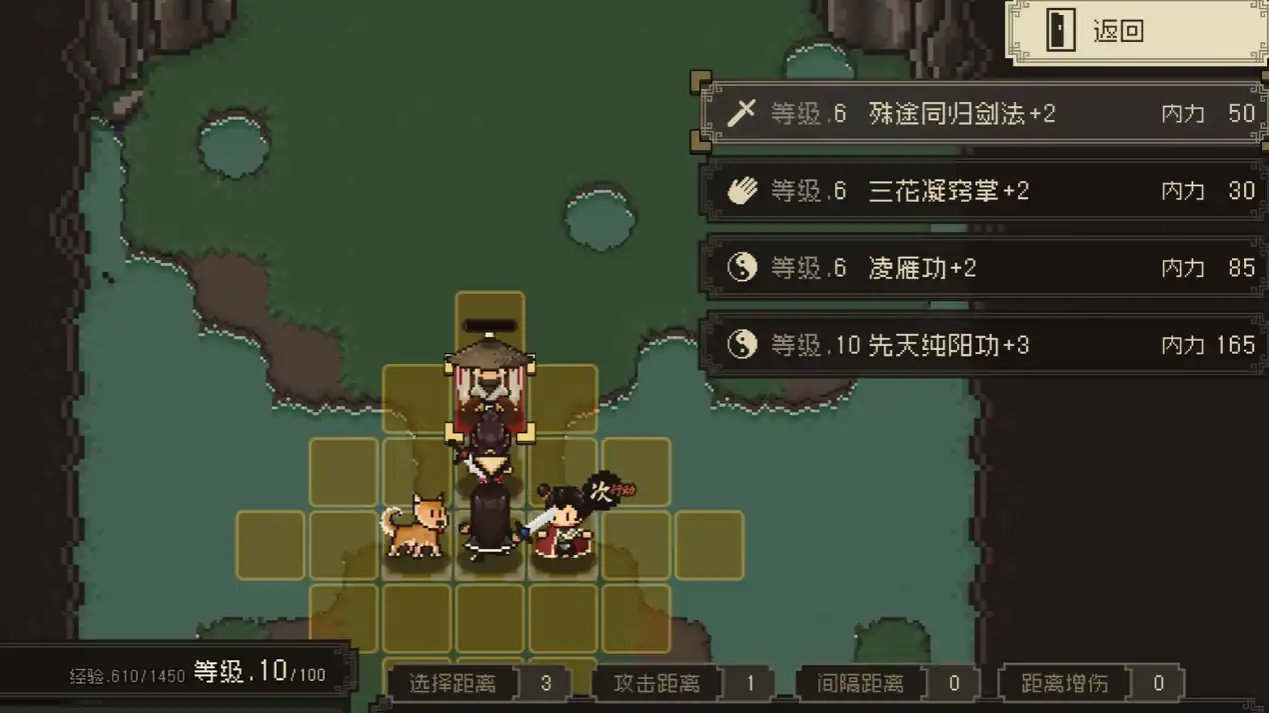Choose the 先天纯阳功 skill entry
This screenshot has width=1269, height=713.
[985, 345]
